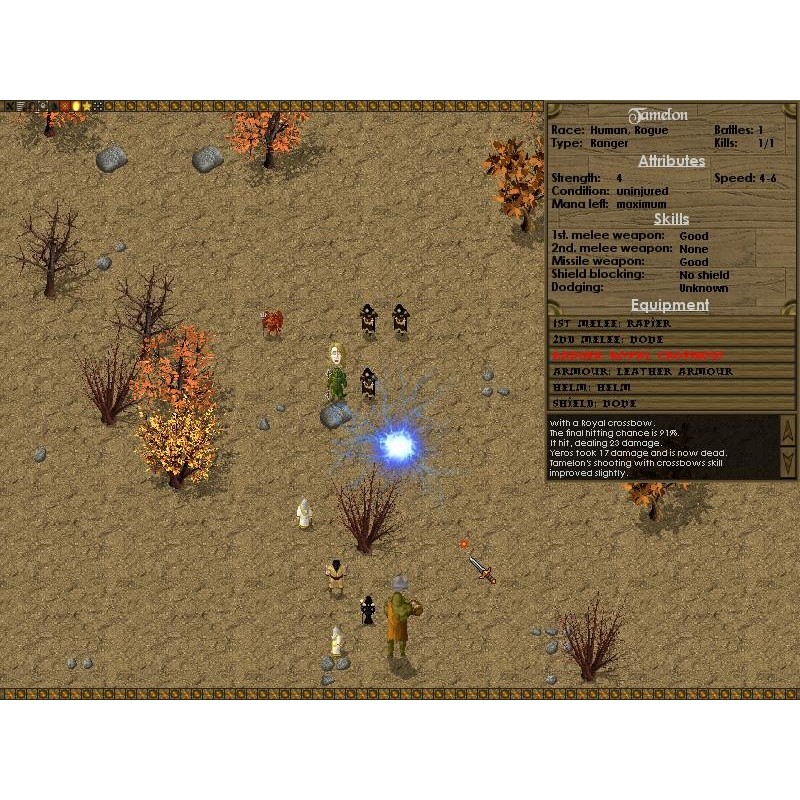
Task: Open the text lines toolbar icon
Action: point(21,105)
